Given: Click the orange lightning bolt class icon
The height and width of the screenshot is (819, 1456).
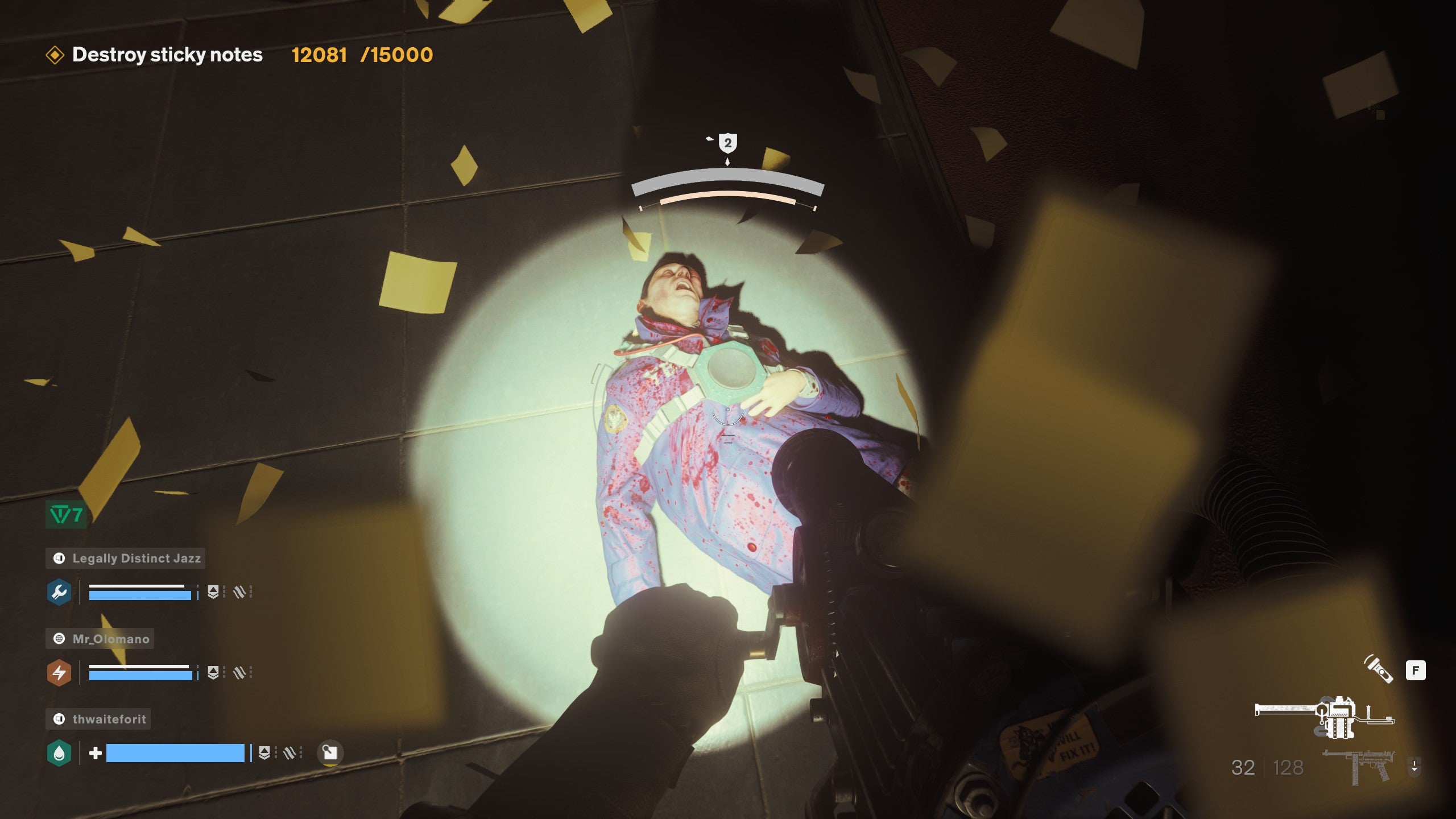Looking at the screenshot, I should 59,673.
